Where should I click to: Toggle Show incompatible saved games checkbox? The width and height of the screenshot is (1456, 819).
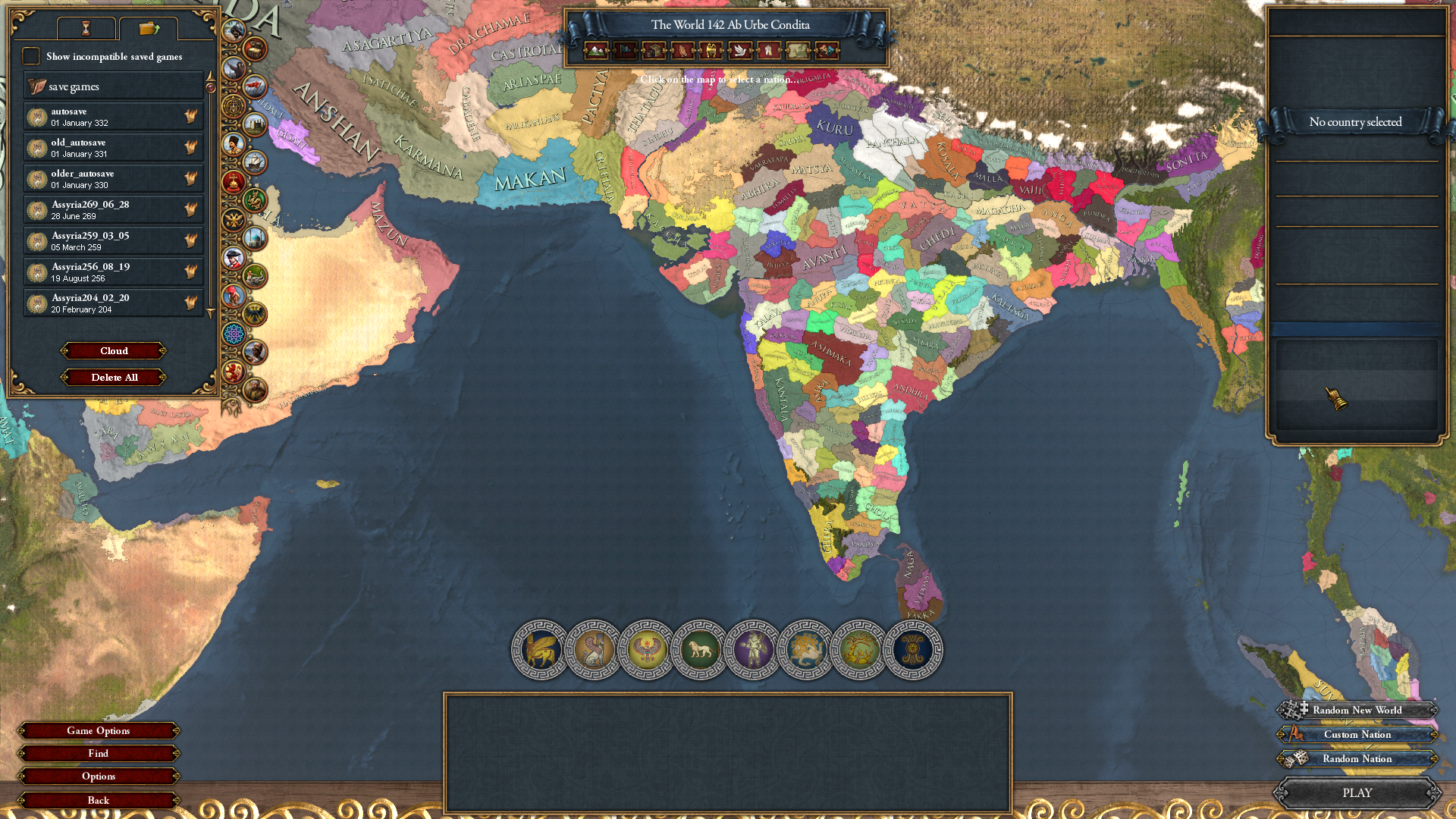pyautogui.click(x=31, y=56)
